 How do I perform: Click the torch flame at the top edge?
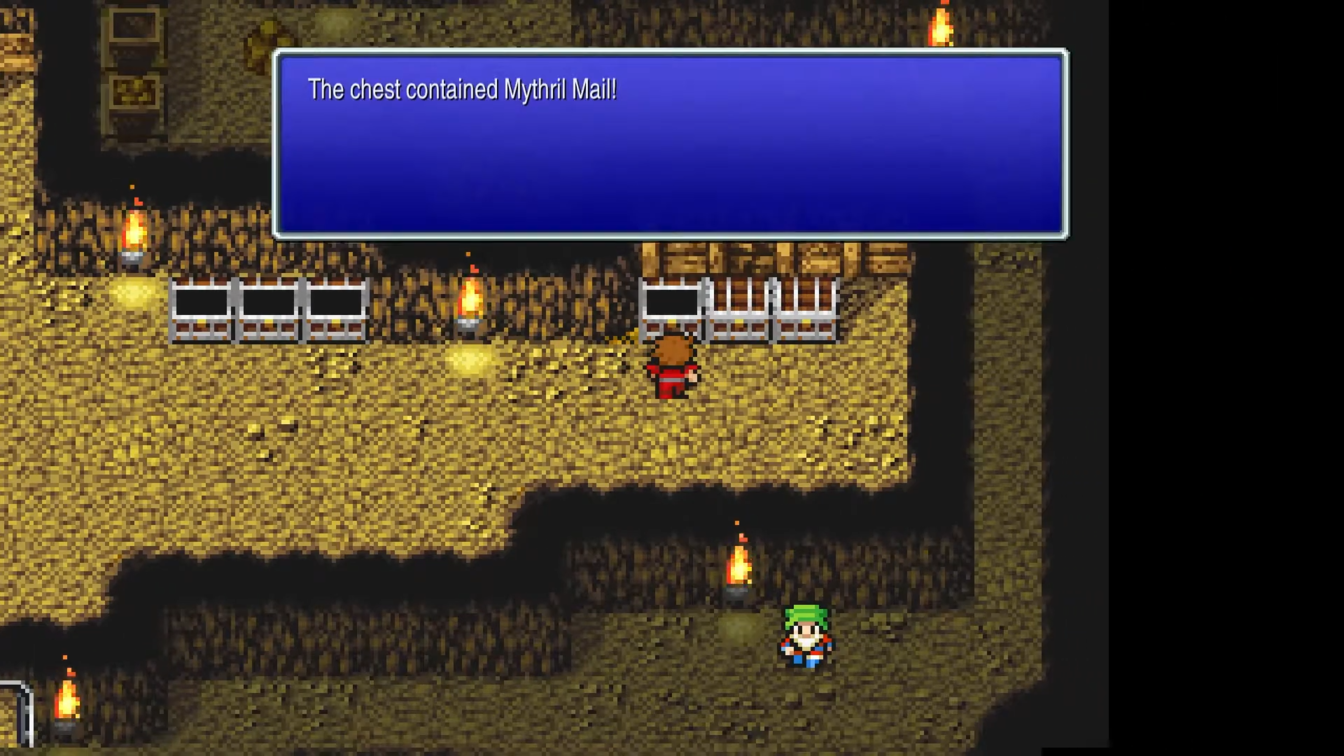(x=941, y=25)
